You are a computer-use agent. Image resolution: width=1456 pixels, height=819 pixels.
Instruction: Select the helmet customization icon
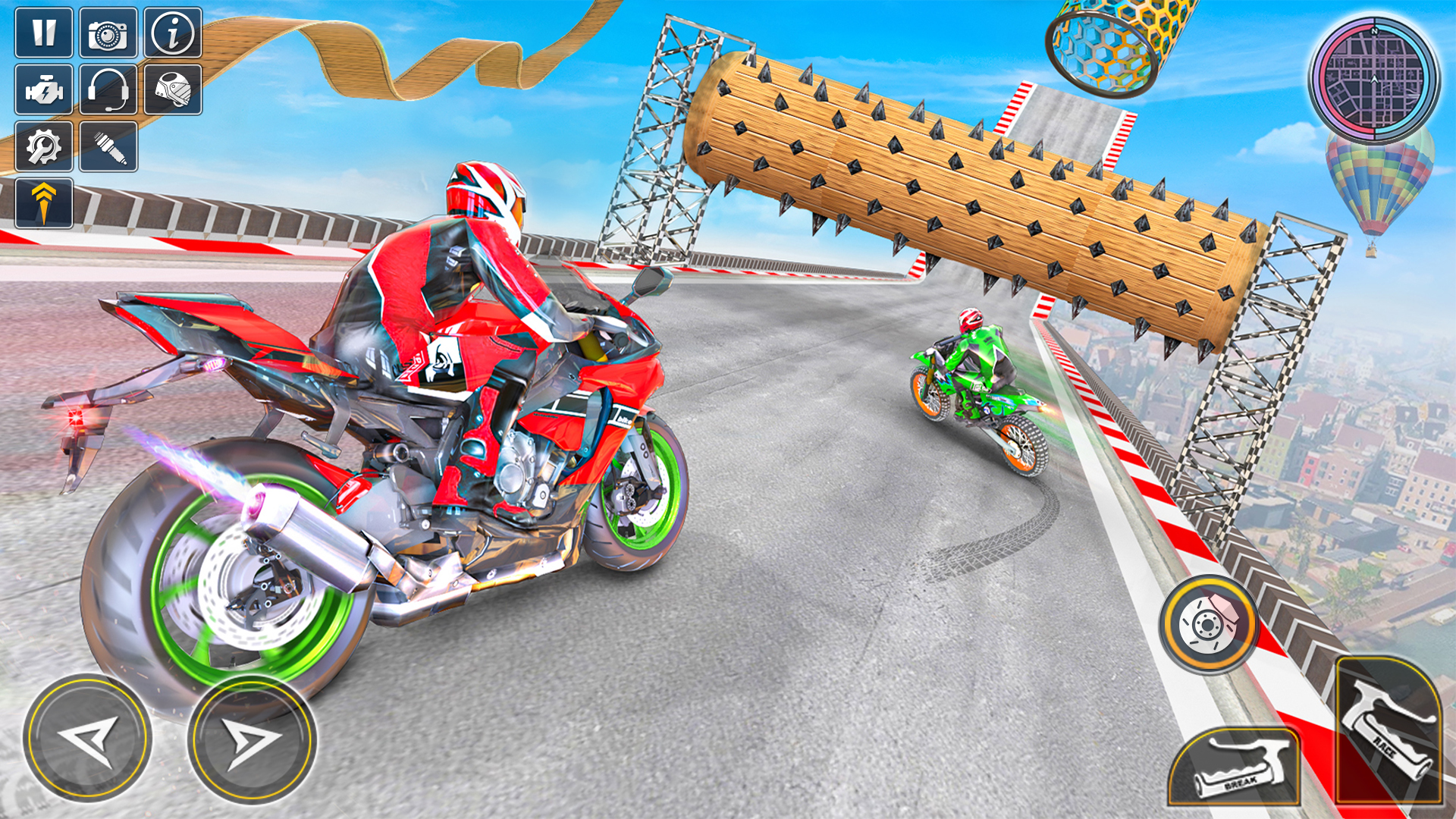coord(171,89)
